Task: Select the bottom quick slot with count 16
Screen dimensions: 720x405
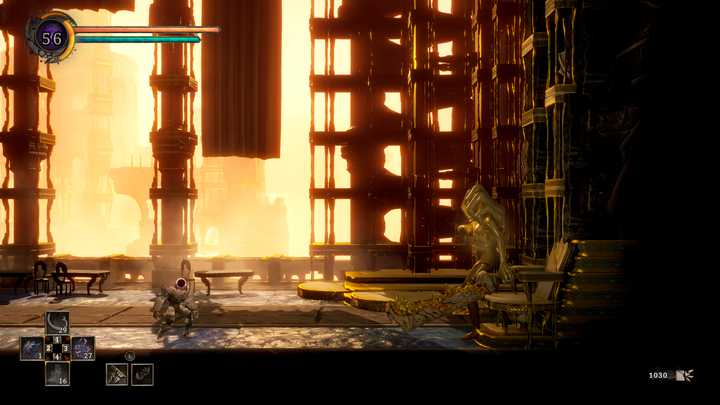Action: [57, 373]
